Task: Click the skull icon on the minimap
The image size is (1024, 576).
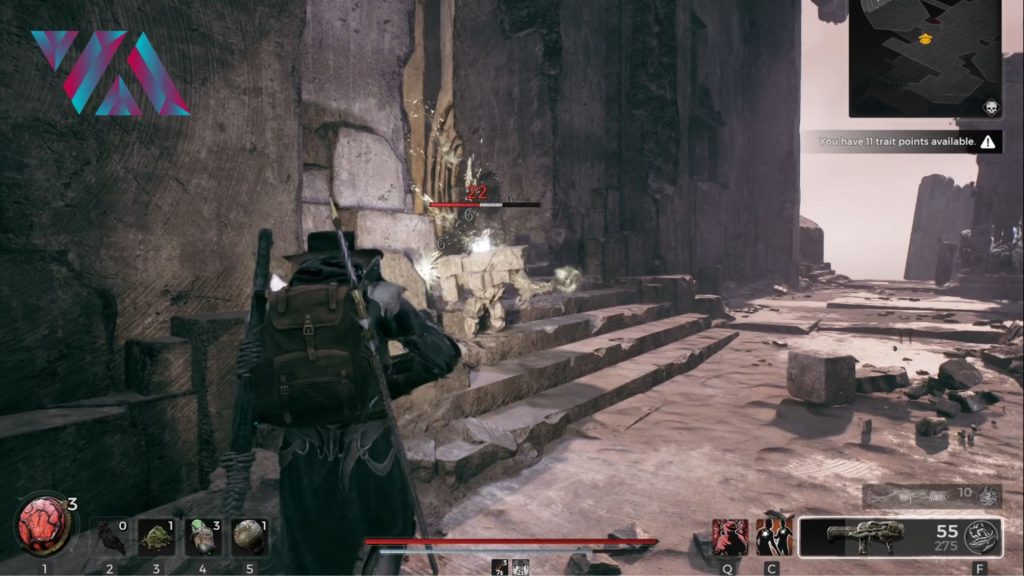Action: (x=986, y=105)
